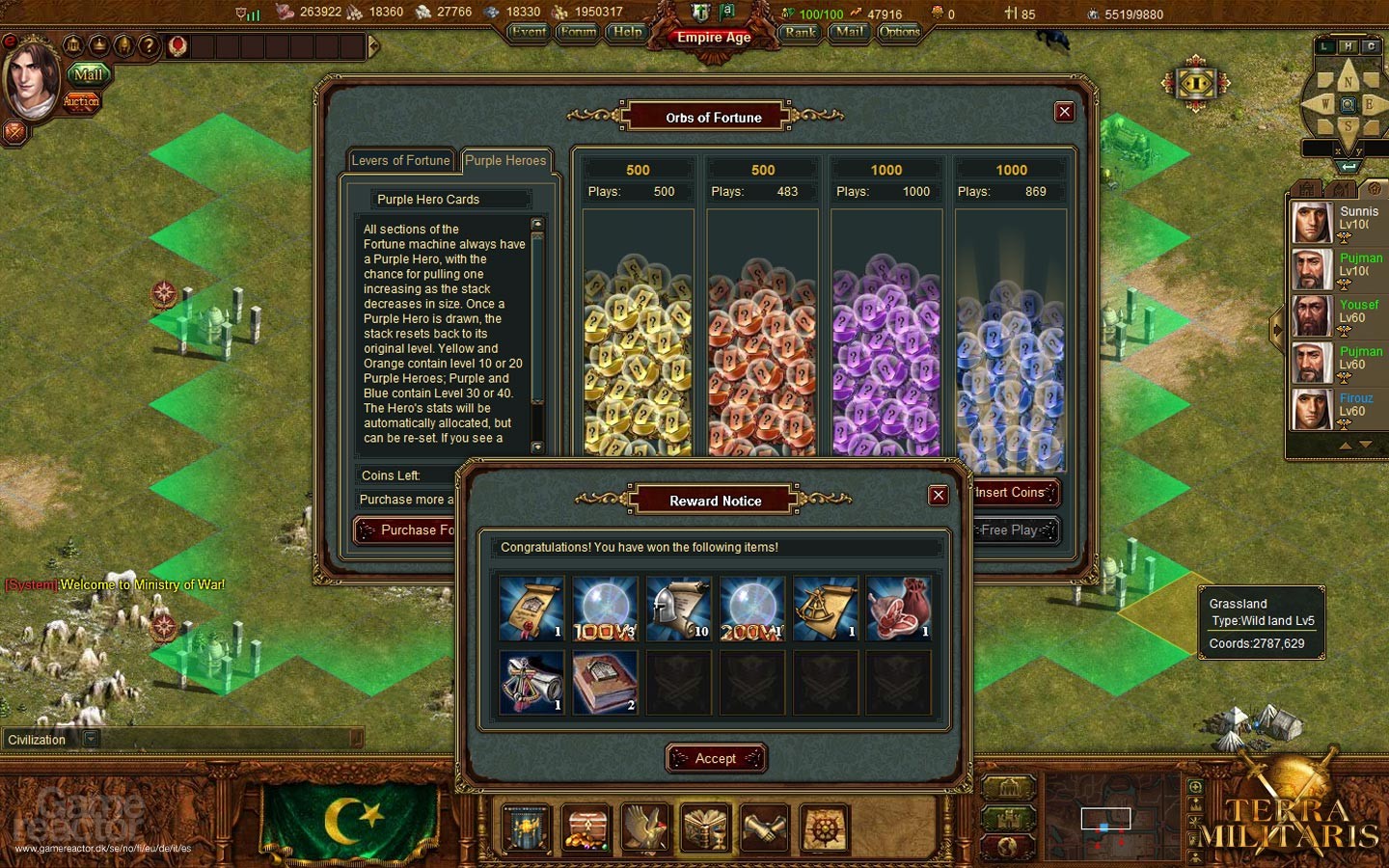
Task: Enable L mode on the minimap
Action: 1323,45
